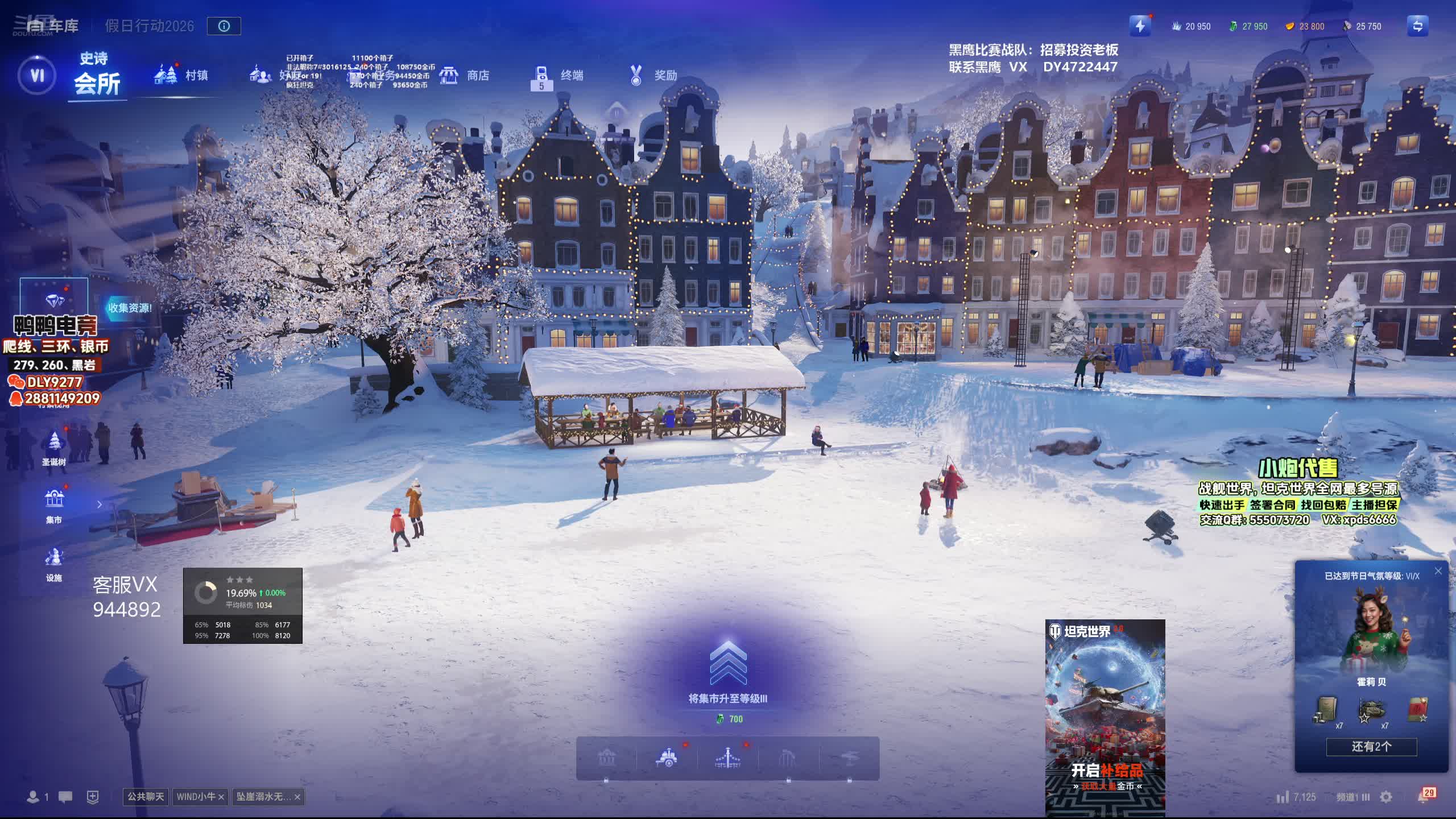Close the WIND小牛 chat tab
Image resolution: width=1456 pixels, height=819 pixels.
221,797
